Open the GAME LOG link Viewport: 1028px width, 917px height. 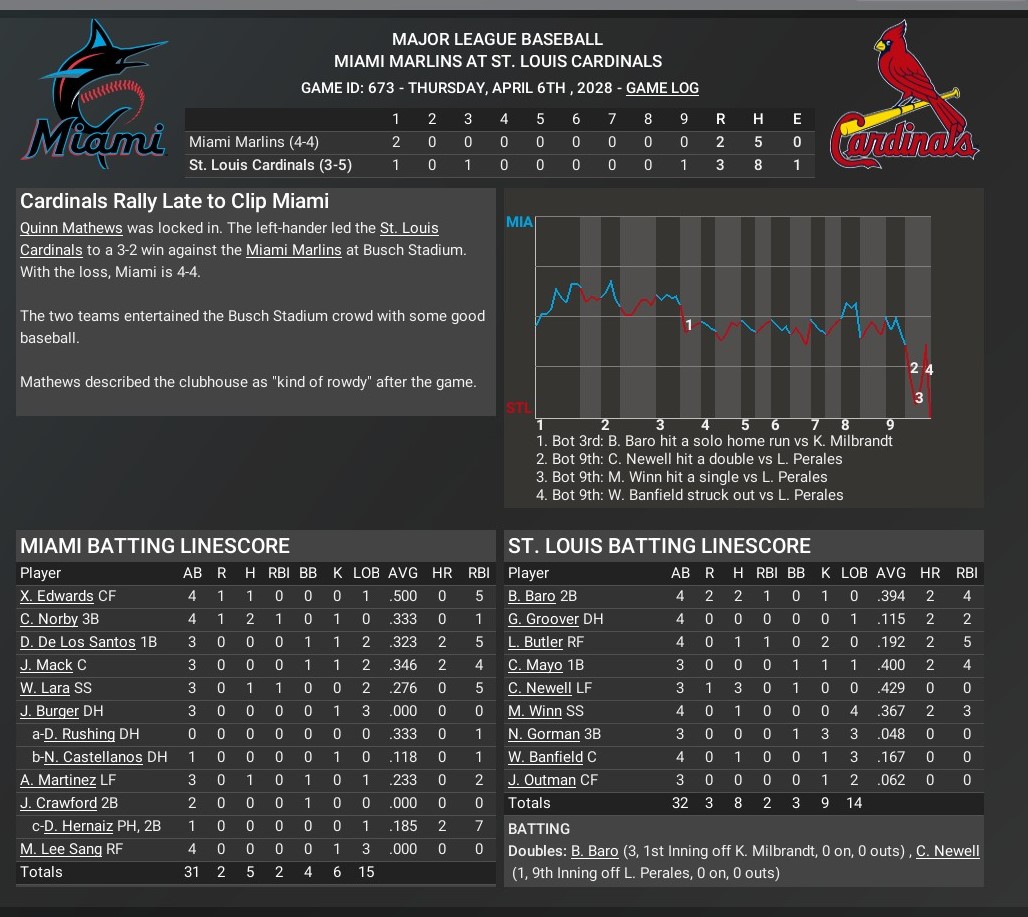coord(662,88)
